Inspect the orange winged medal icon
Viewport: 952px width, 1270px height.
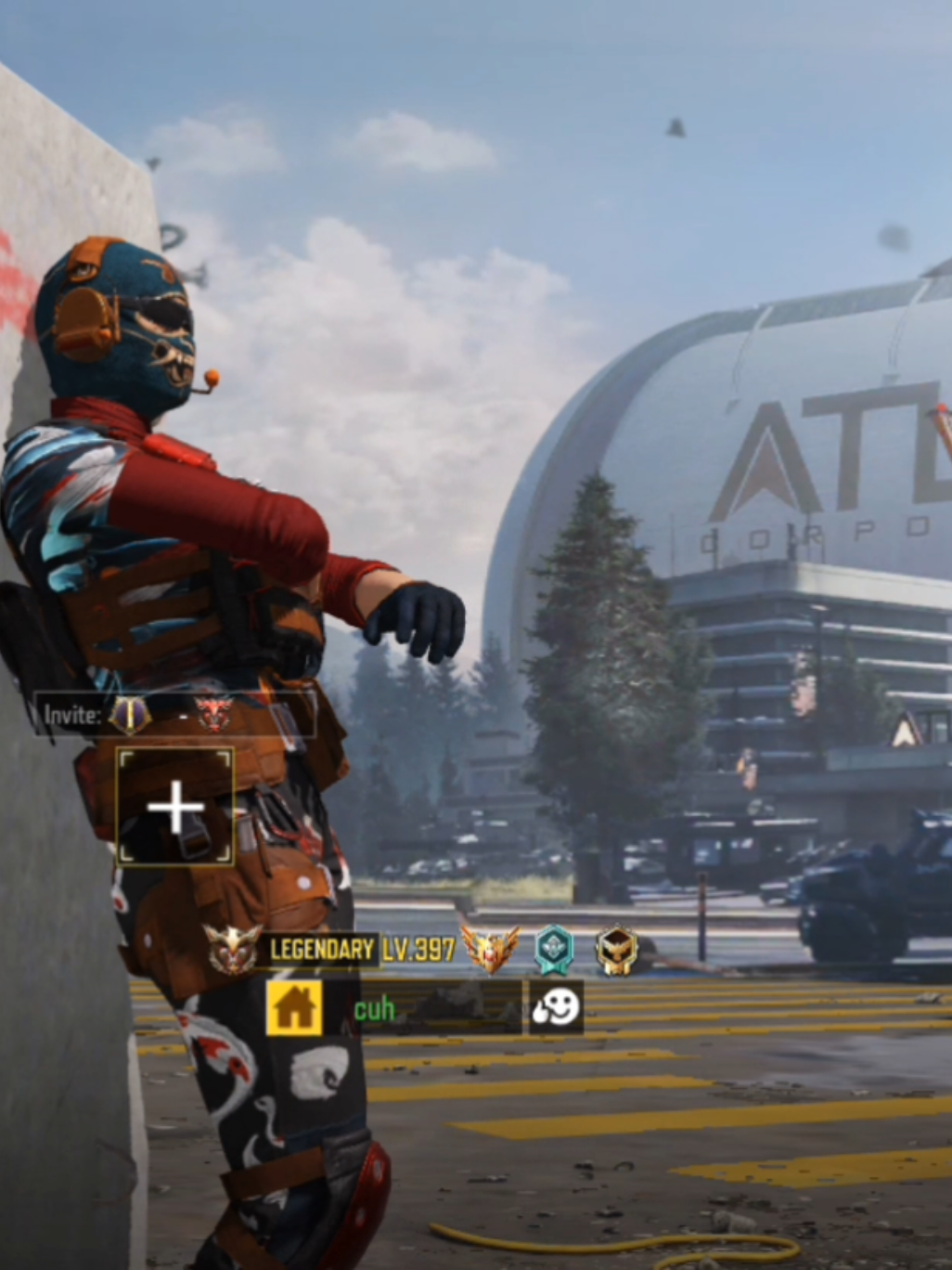tap(490, 949)
